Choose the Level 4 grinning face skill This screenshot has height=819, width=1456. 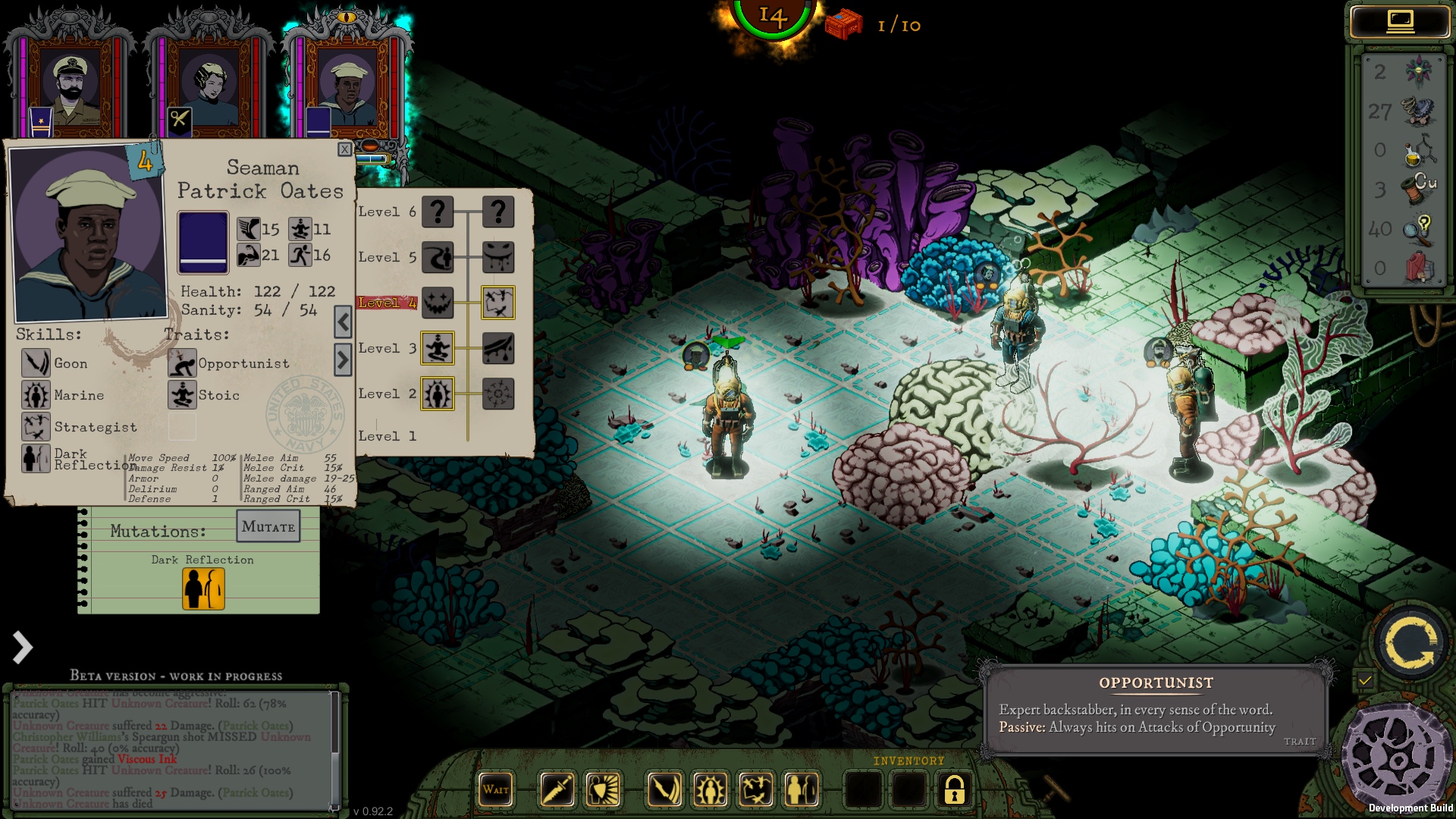coord(438,303)
